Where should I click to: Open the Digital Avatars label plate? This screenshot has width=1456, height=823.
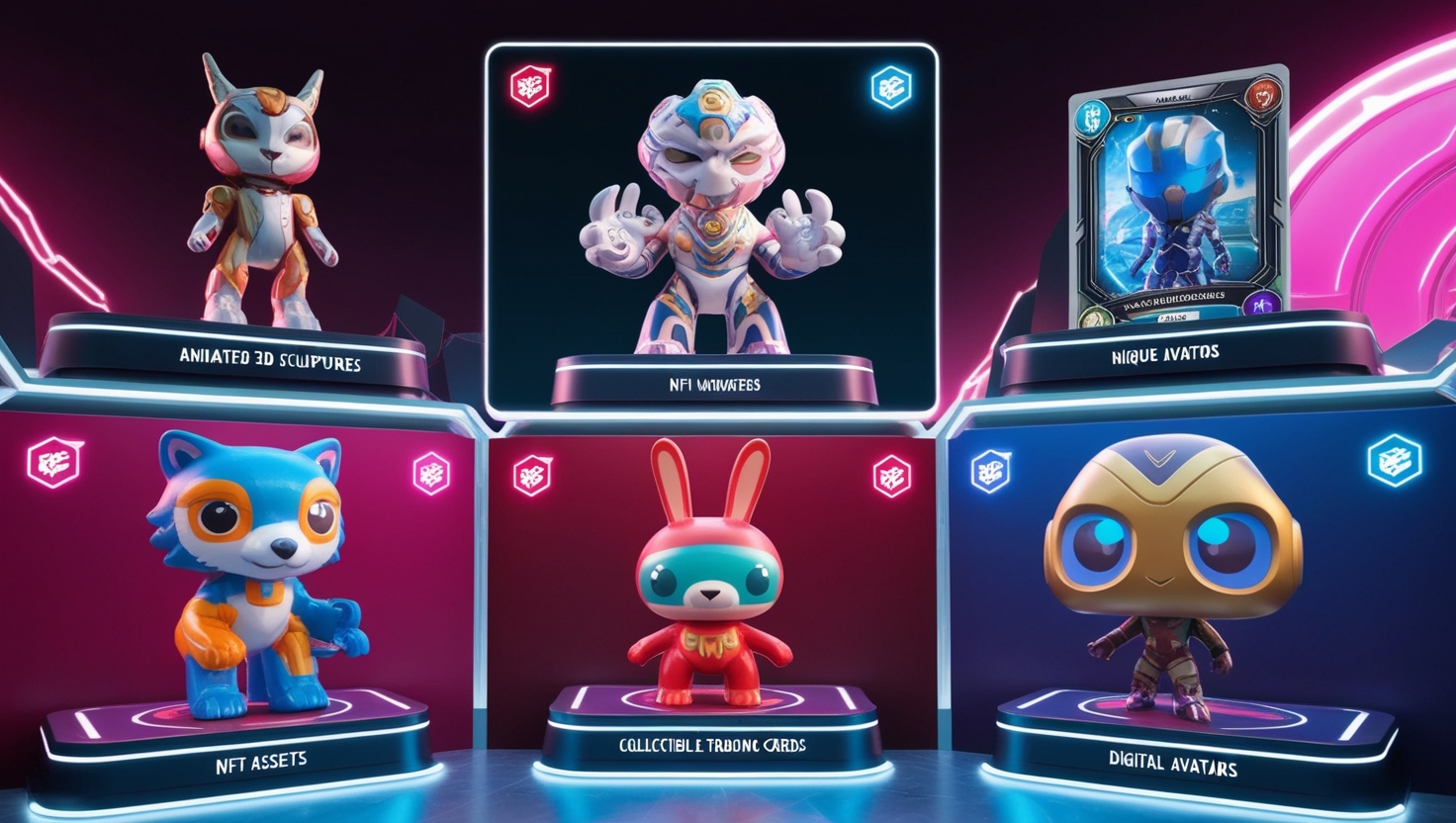pyautogui.click(x=1172, y=764)
